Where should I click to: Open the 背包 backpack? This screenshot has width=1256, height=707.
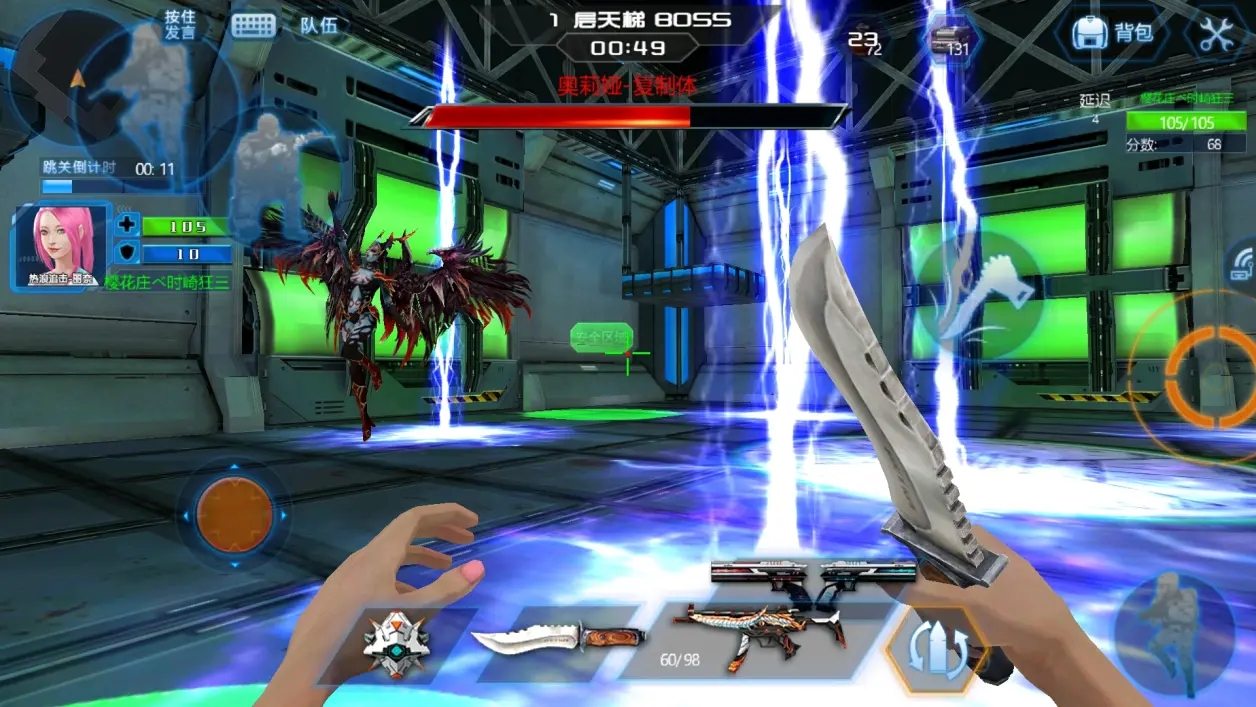coord(1112,33)
